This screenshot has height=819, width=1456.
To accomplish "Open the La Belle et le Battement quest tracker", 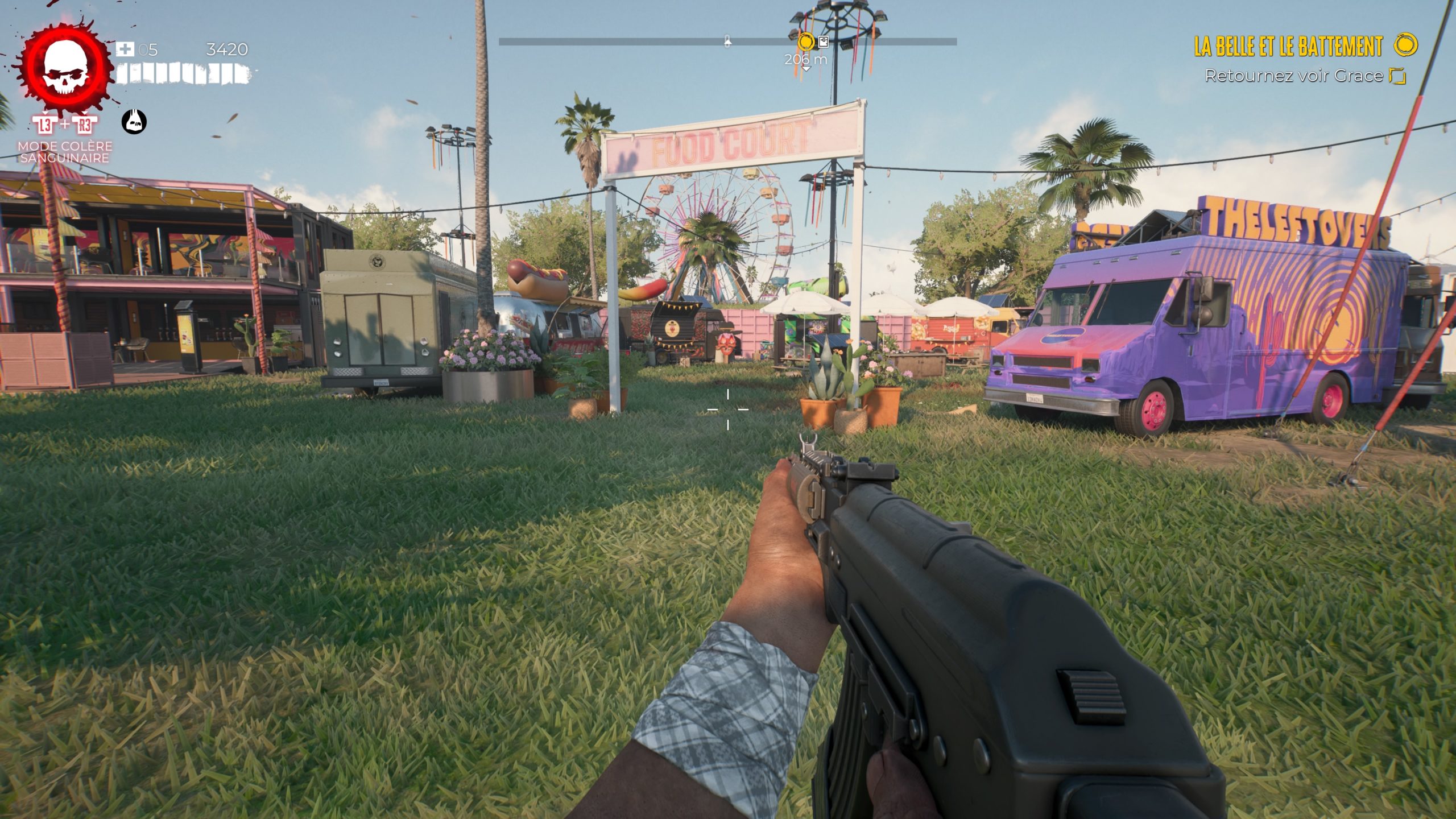I will 1288,47.
